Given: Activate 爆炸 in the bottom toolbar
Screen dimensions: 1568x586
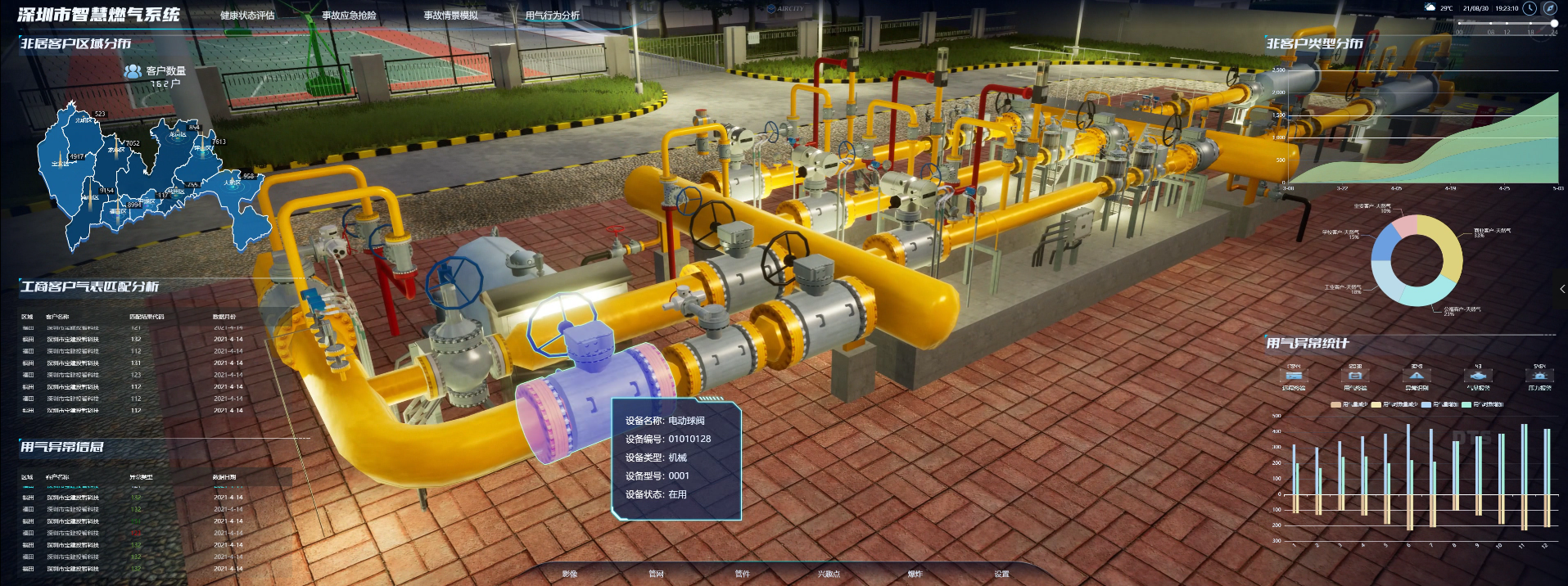Looking at the screenshot, I should (915, 574).
